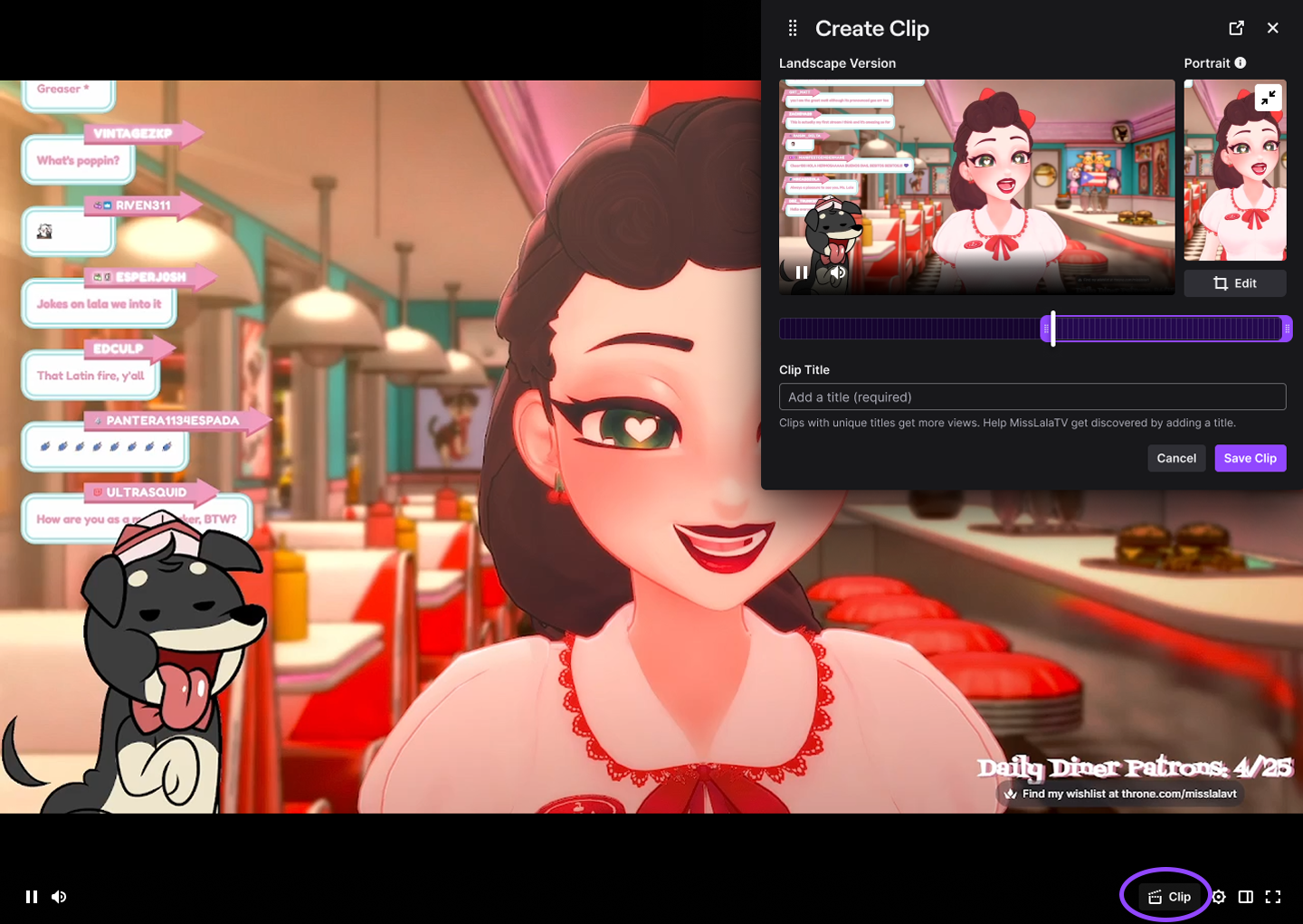Collapse the portrait preview thumbnail
Screen dimensions: 1303x924
[x=1268, y=98]
